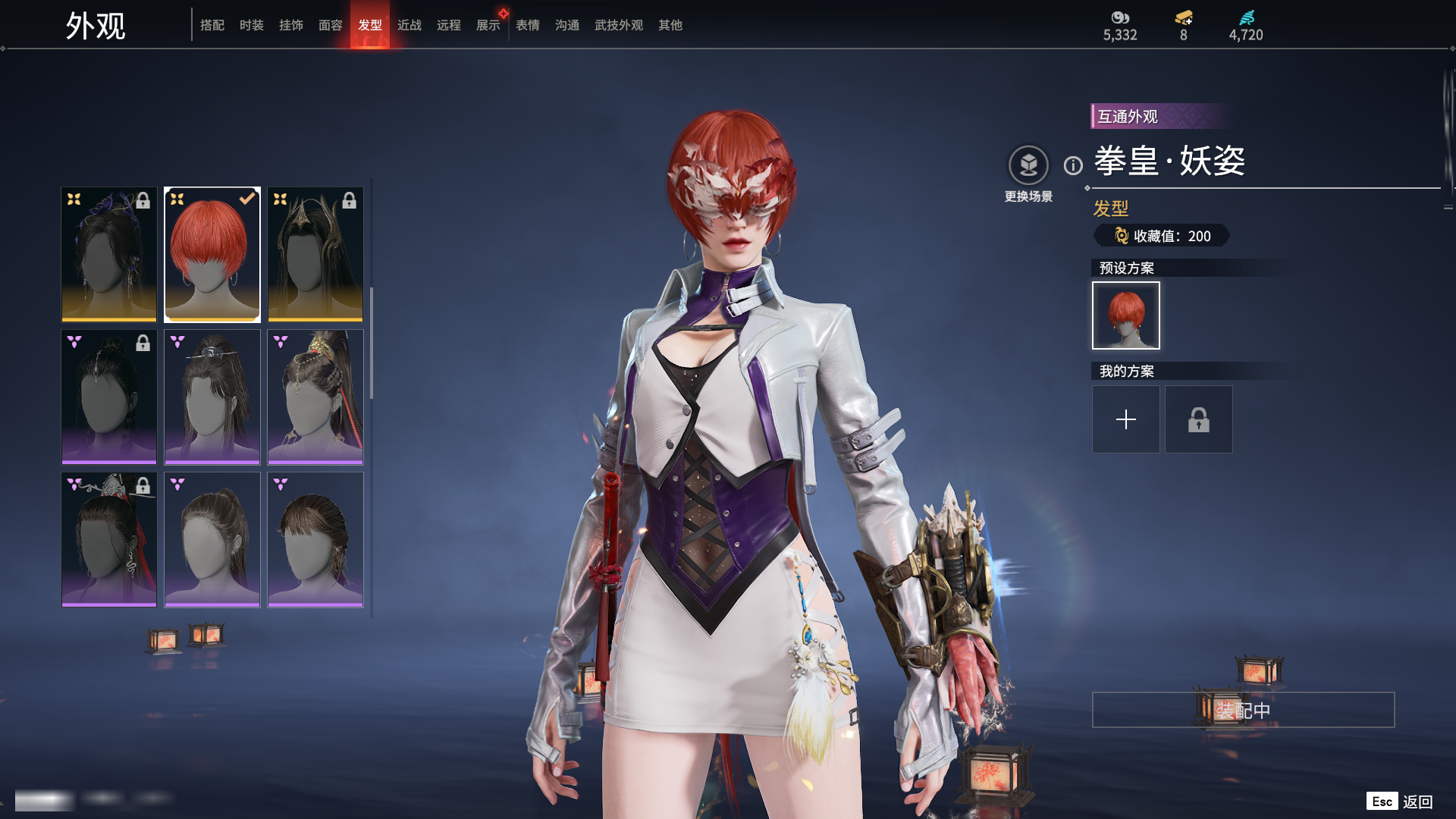The image size is (1456, 819).
Task: Show info for 拳皇·妖姿 hairstyle
Action: 1073,165
